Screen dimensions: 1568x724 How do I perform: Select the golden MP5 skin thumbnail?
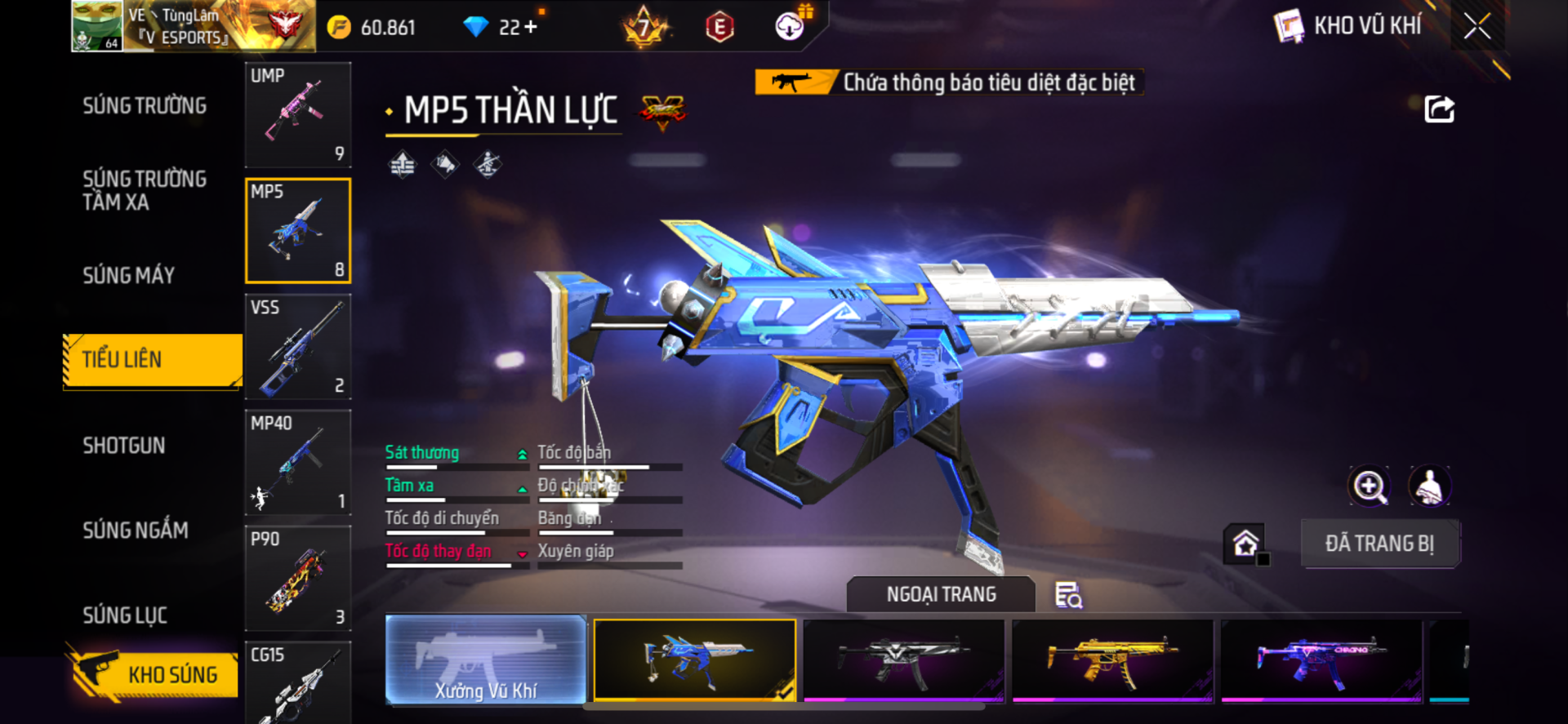click(1112, 660)
